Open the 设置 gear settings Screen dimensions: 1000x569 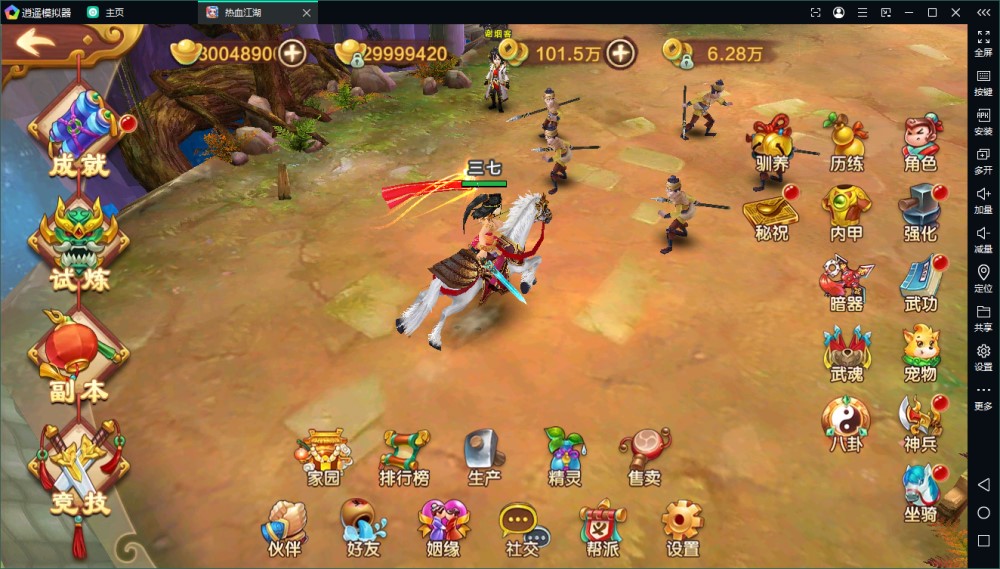pyautogui.click(x=682, y=527)
